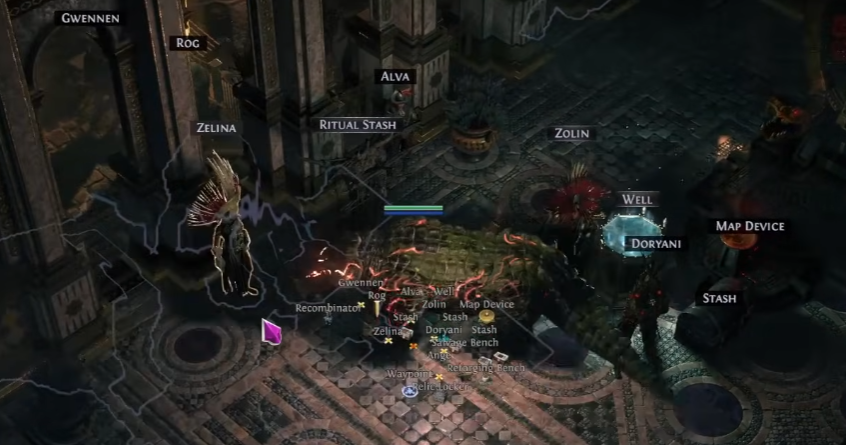Choose the Zelina nameplate
The image size is (846, 445).
pyautogui.click(x=215, y=128)
